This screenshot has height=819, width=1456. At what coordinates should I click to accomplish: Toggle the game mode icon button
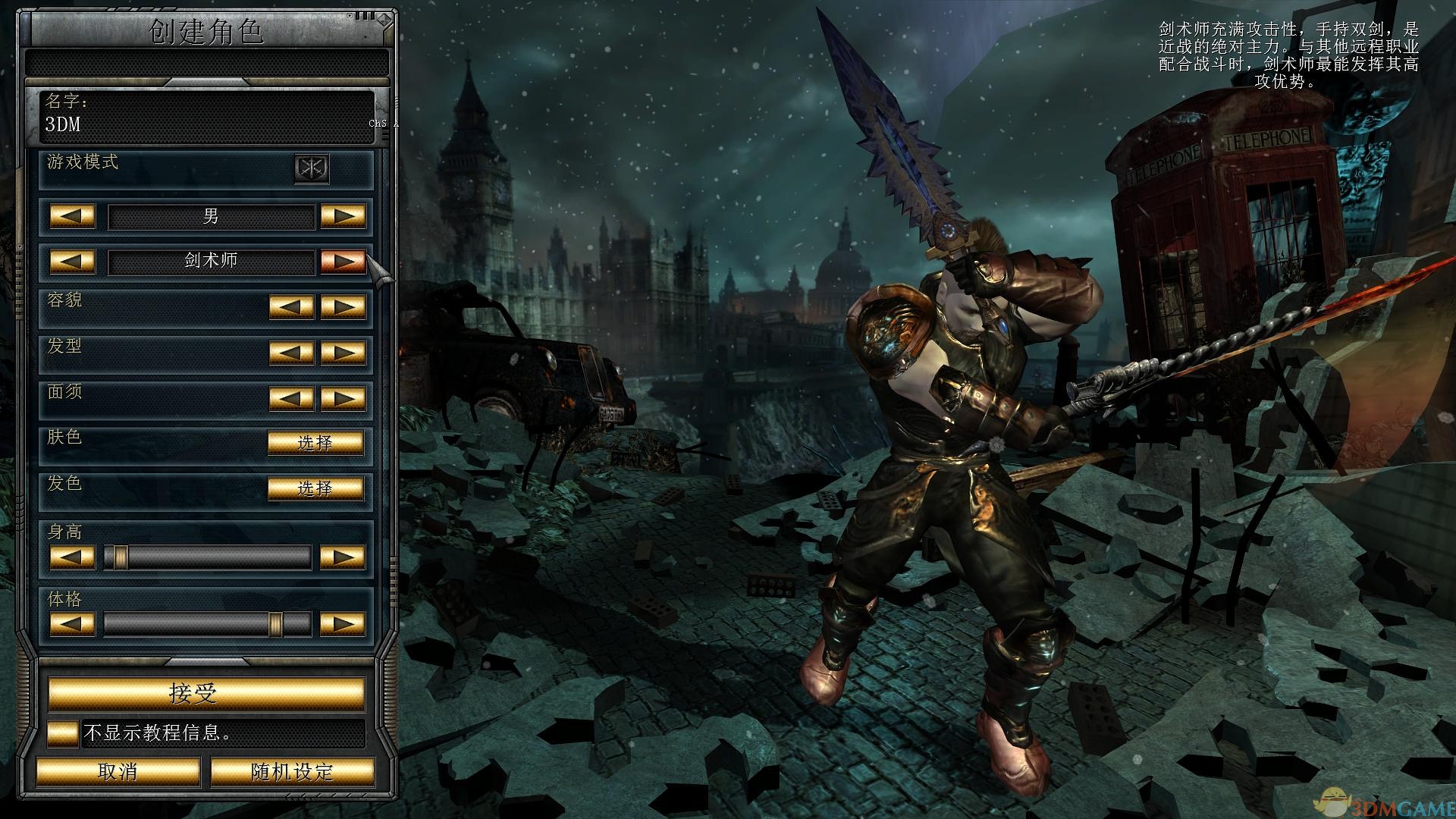click(312, 168)
